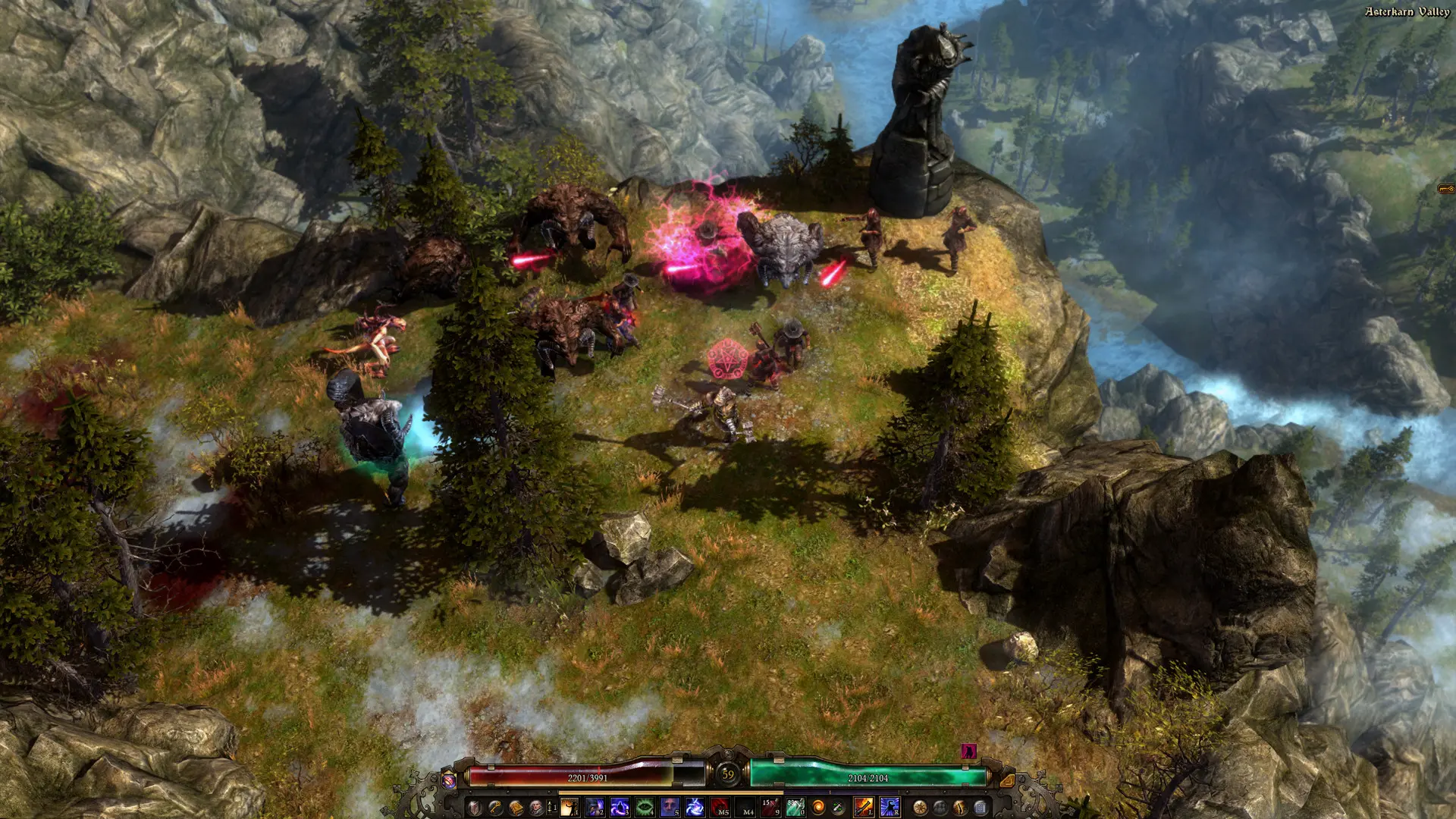Activate the orange fire swirl skill

(819, 808)
